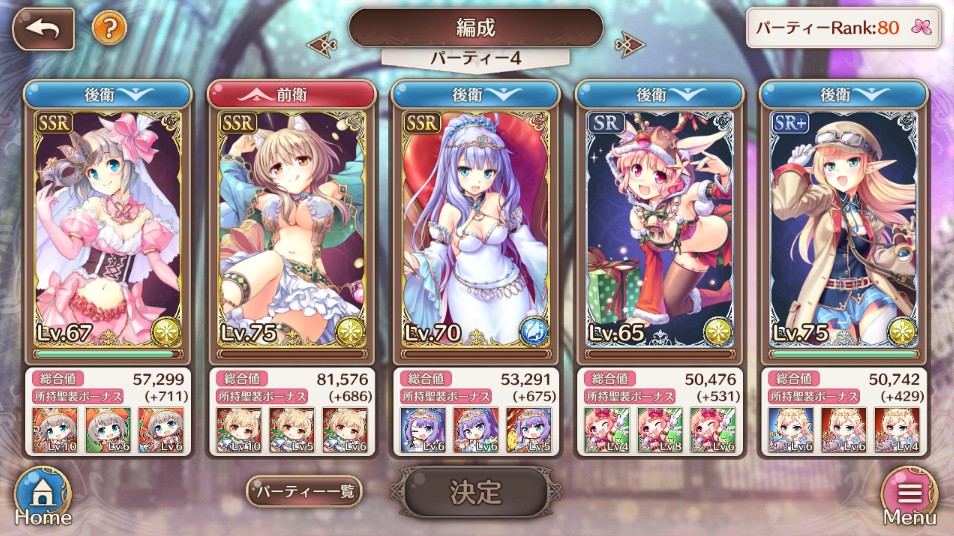Viewport: 954px width, 536px height.
Task: Open the question mark help
Action: pyautogui.click(x=109, y=27)
